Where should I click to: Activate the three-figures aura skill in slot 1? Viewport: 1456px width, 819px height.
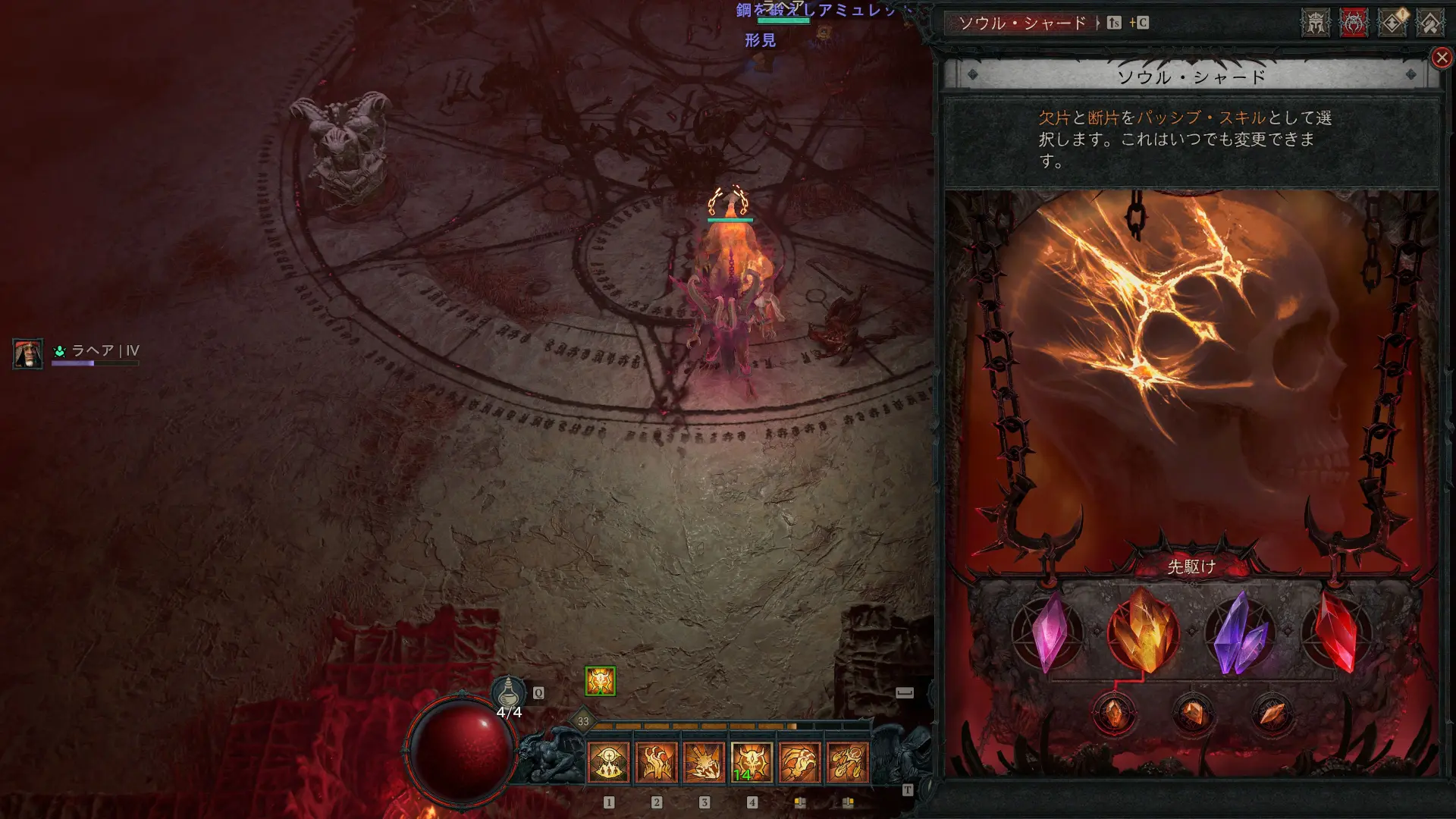click(x=608, y=761)
